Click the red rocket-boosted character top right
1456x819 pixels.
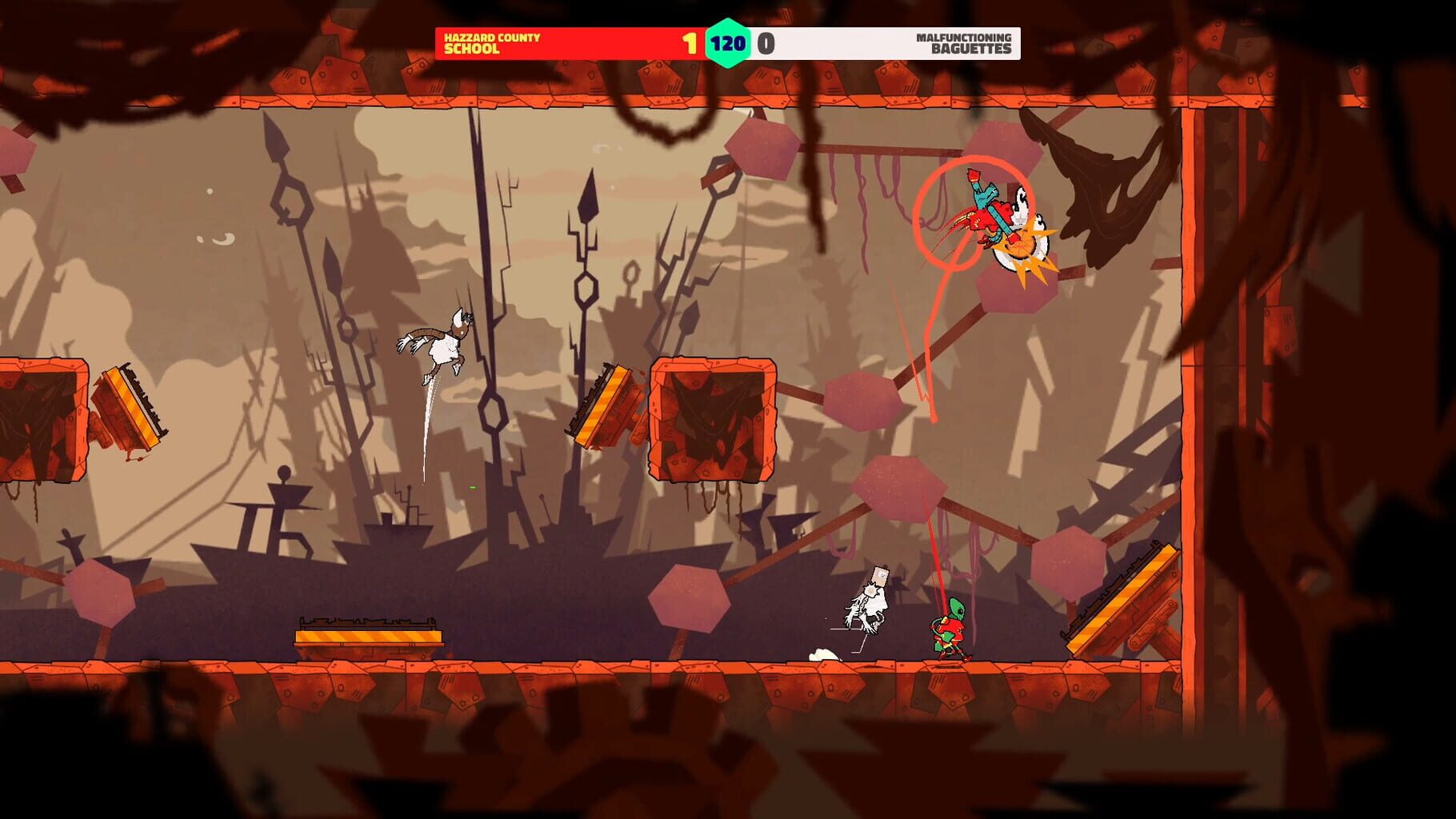pyautogui.click(x=988, y=216)
